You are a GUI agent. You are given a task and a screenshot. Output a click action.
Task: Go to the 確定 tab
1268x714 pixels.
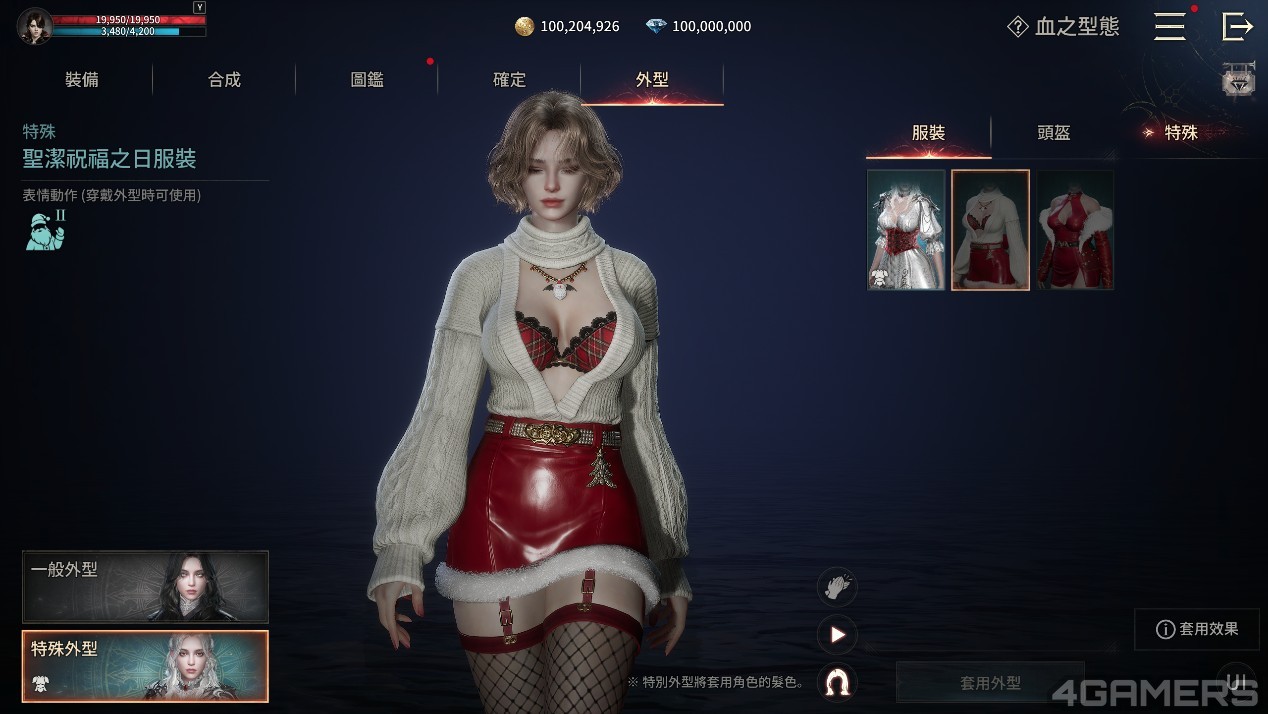509,80
